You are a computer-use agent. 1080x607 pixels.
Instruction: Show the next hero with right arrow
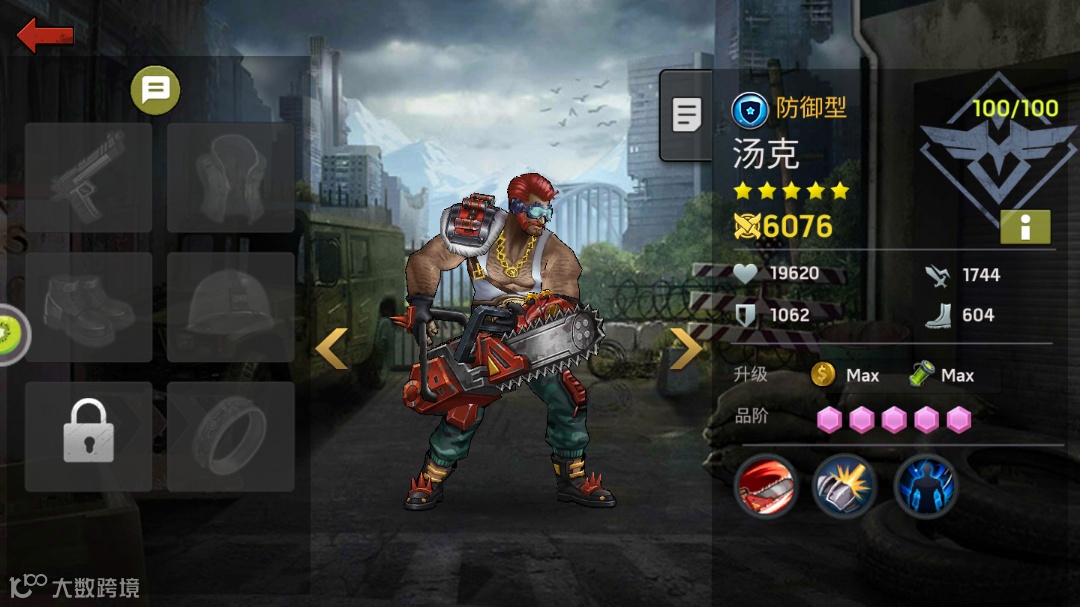686,348
